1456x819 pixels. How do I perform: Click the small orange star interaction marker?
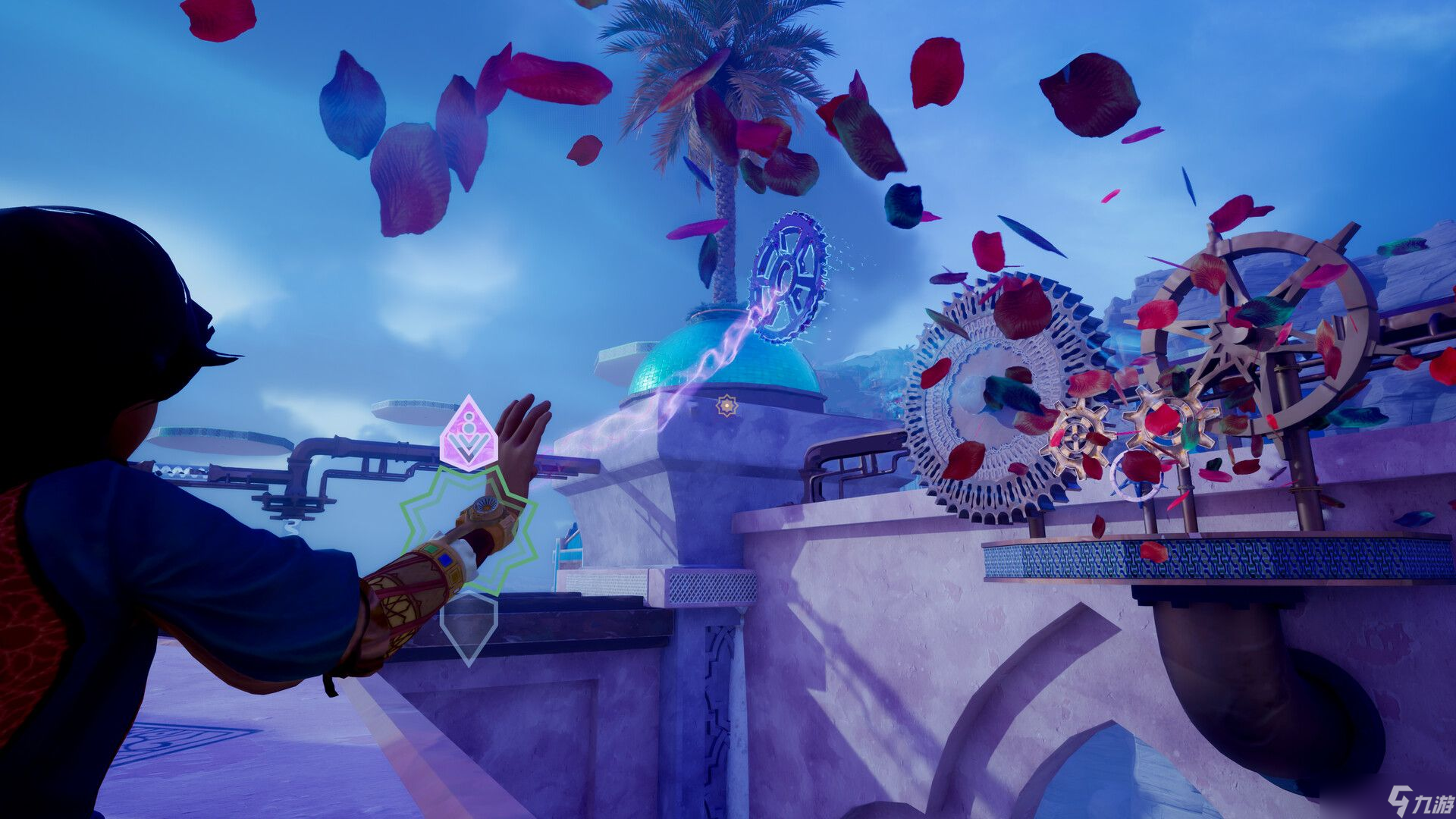(726, 406)
